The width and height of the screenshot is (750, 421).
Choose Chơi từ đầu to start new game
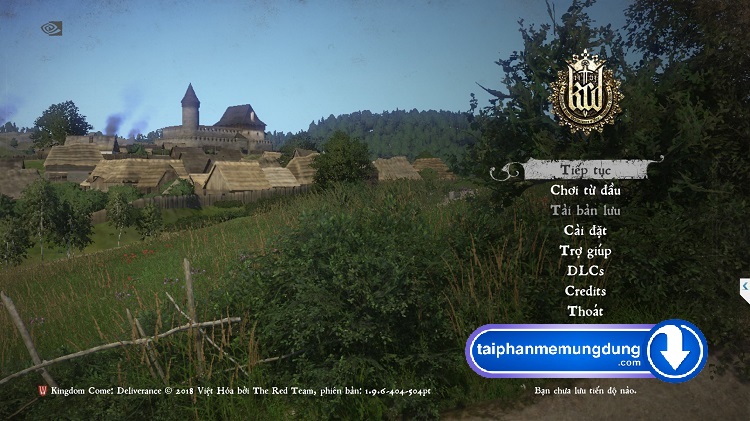click(585, 190)
